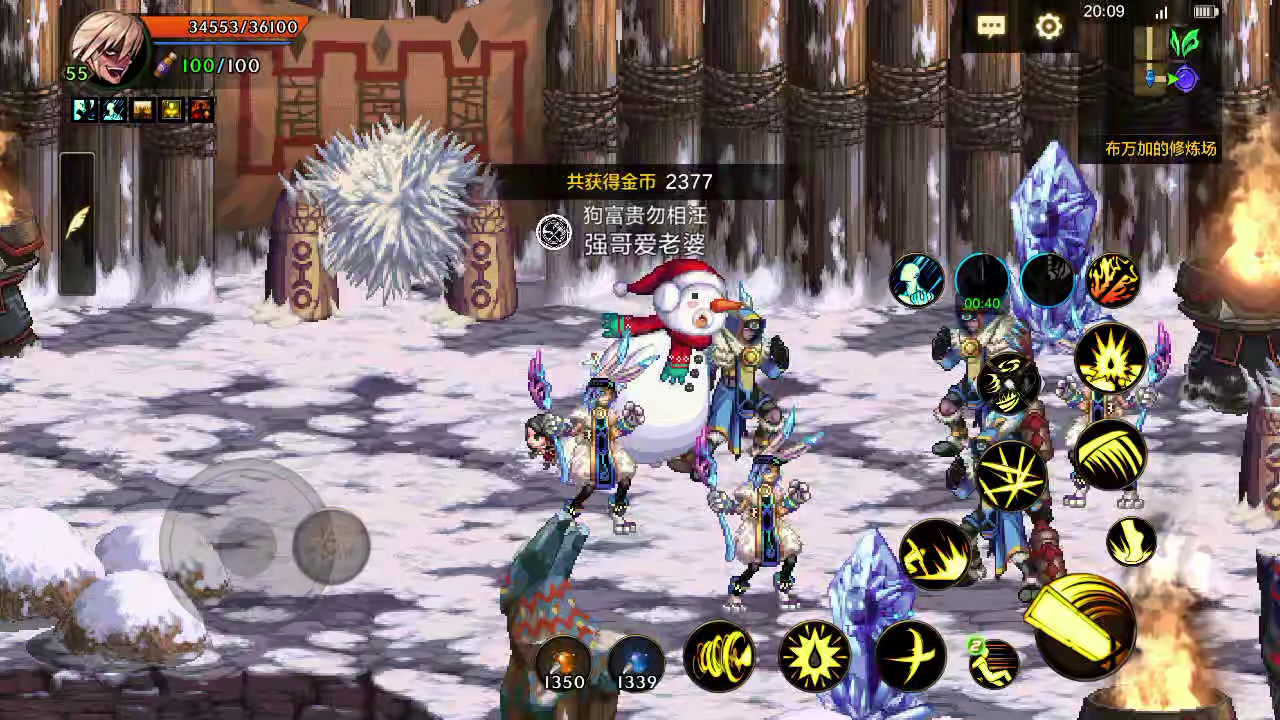Activate the cyan fighter buff skill
The height and width of the screenshot is (720, 1280).
916,280
